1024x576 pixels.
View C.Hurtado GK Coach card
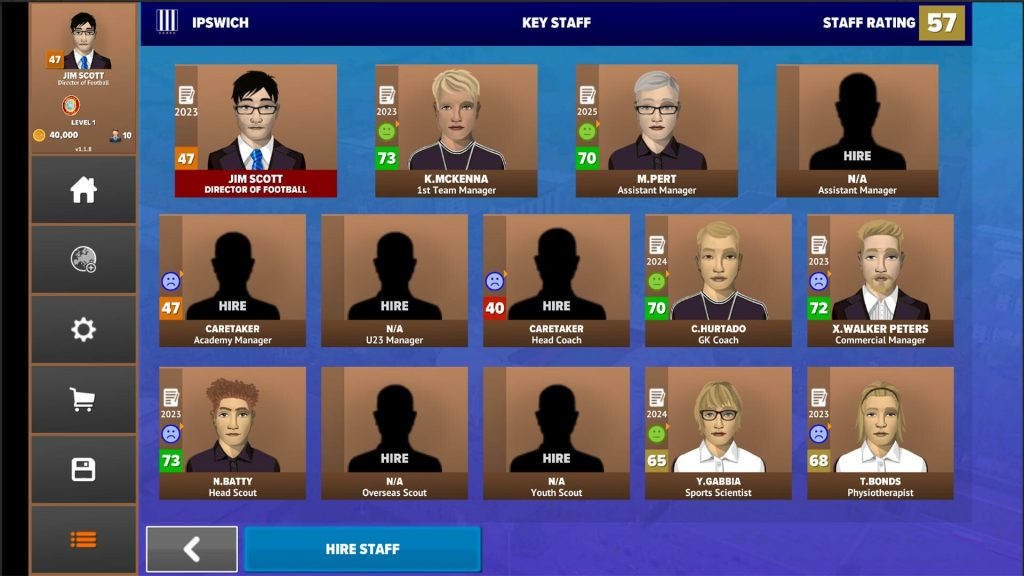pos(718,281)
